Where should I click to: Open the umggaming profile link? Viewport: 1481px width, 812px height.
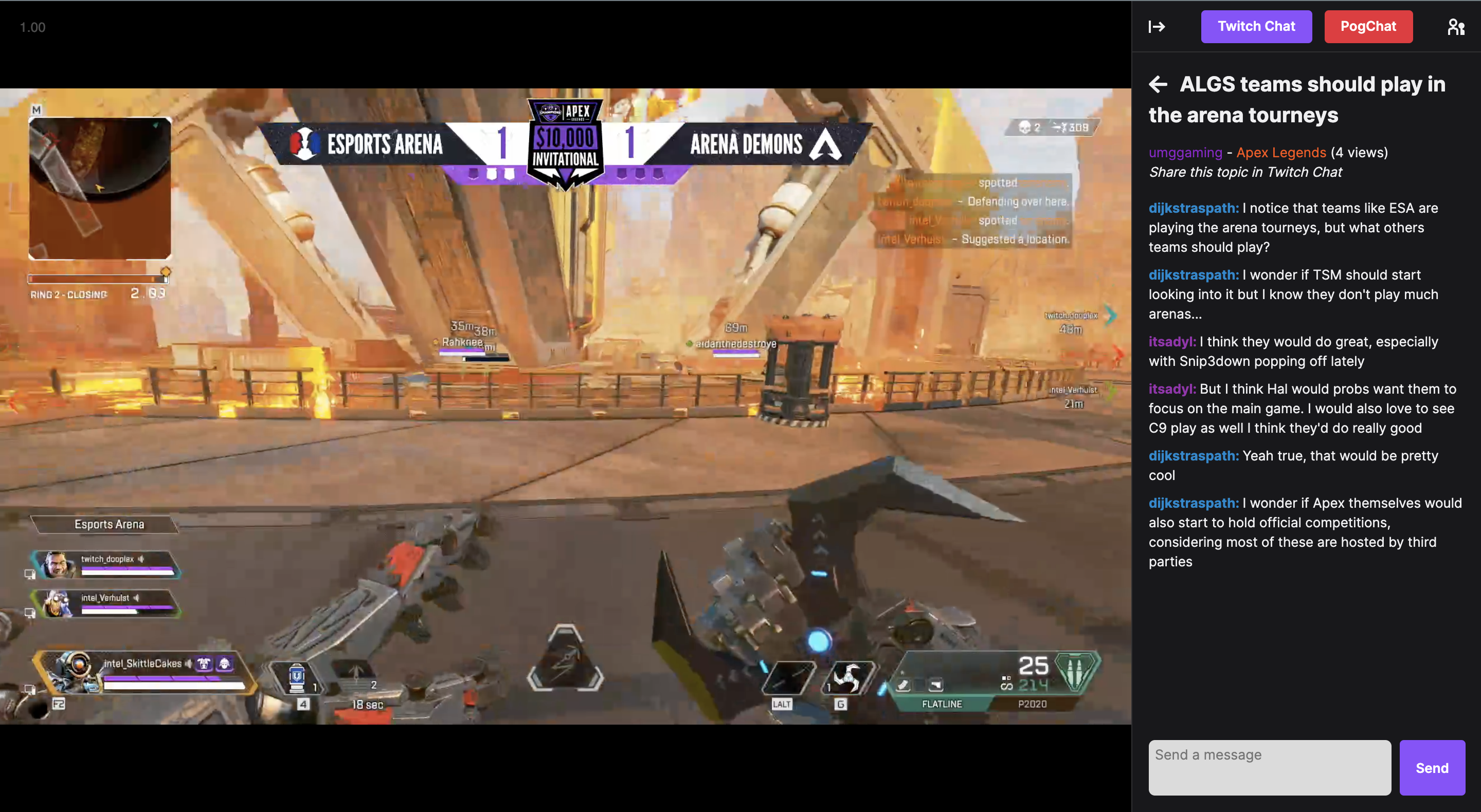(1185, 152)
